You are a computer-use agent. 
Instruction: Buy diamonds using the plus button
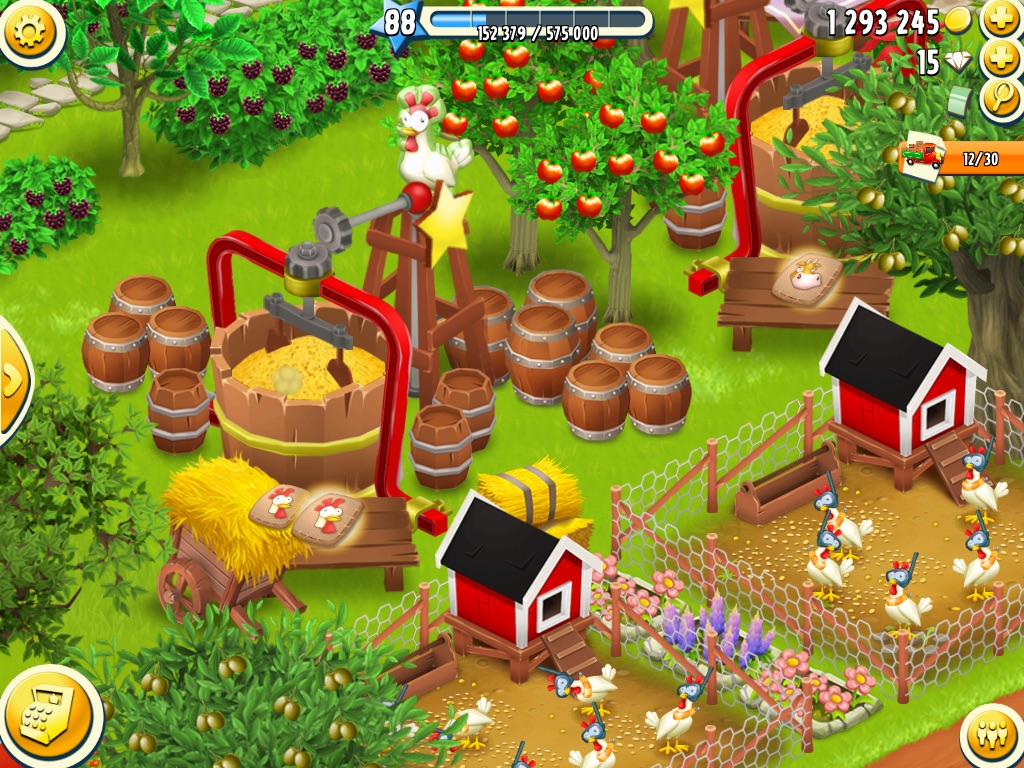(1000, 60)
